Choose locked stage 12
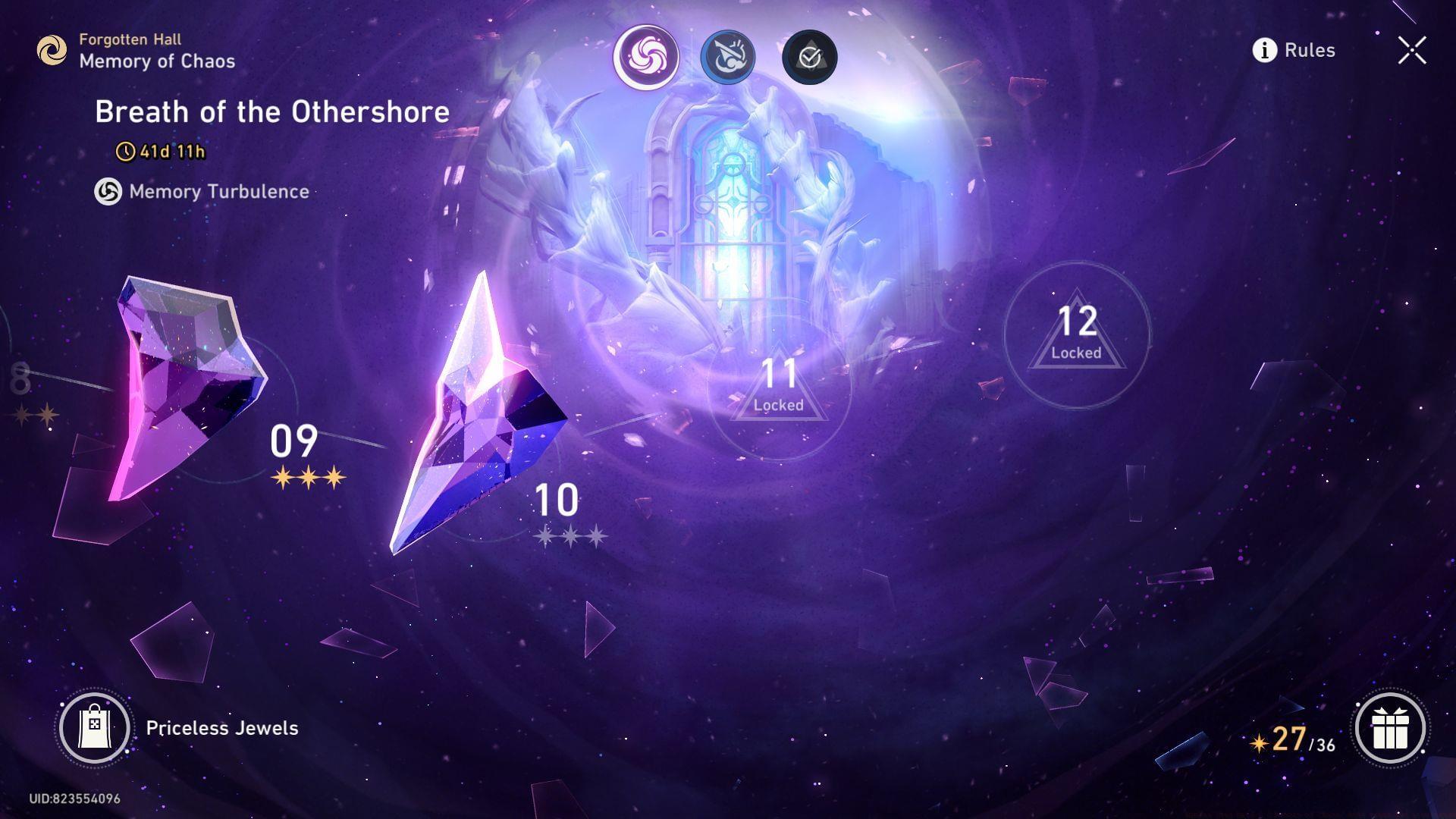The height and width of the screenshot is (819, 1456). pyautogui.click(x=1076, y=334)
